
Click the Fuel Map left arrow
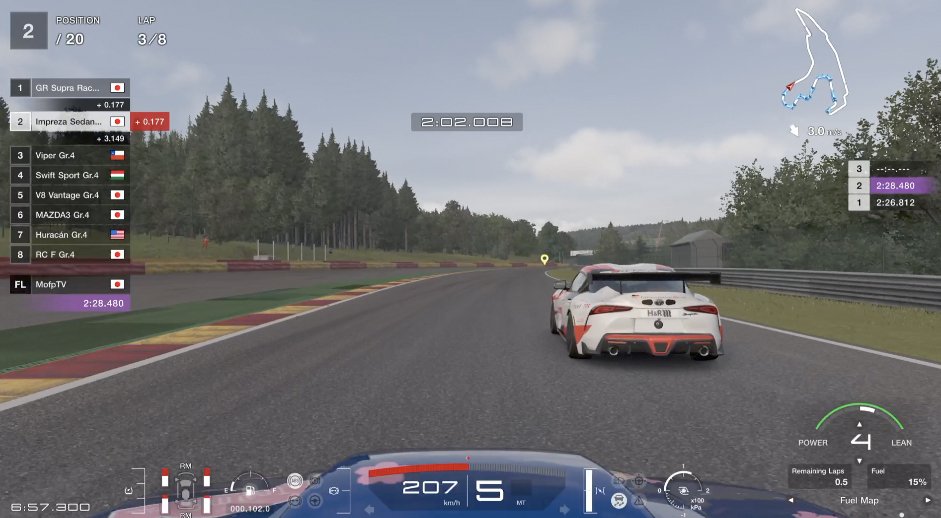pyautogui.click(x=791, y=500)
